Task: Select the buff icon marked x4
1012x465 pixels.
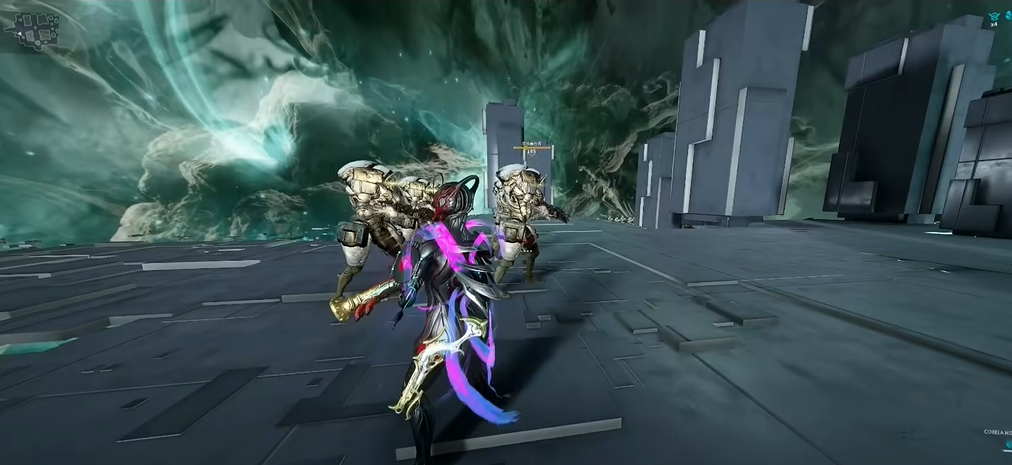Action: pos(995,18)
